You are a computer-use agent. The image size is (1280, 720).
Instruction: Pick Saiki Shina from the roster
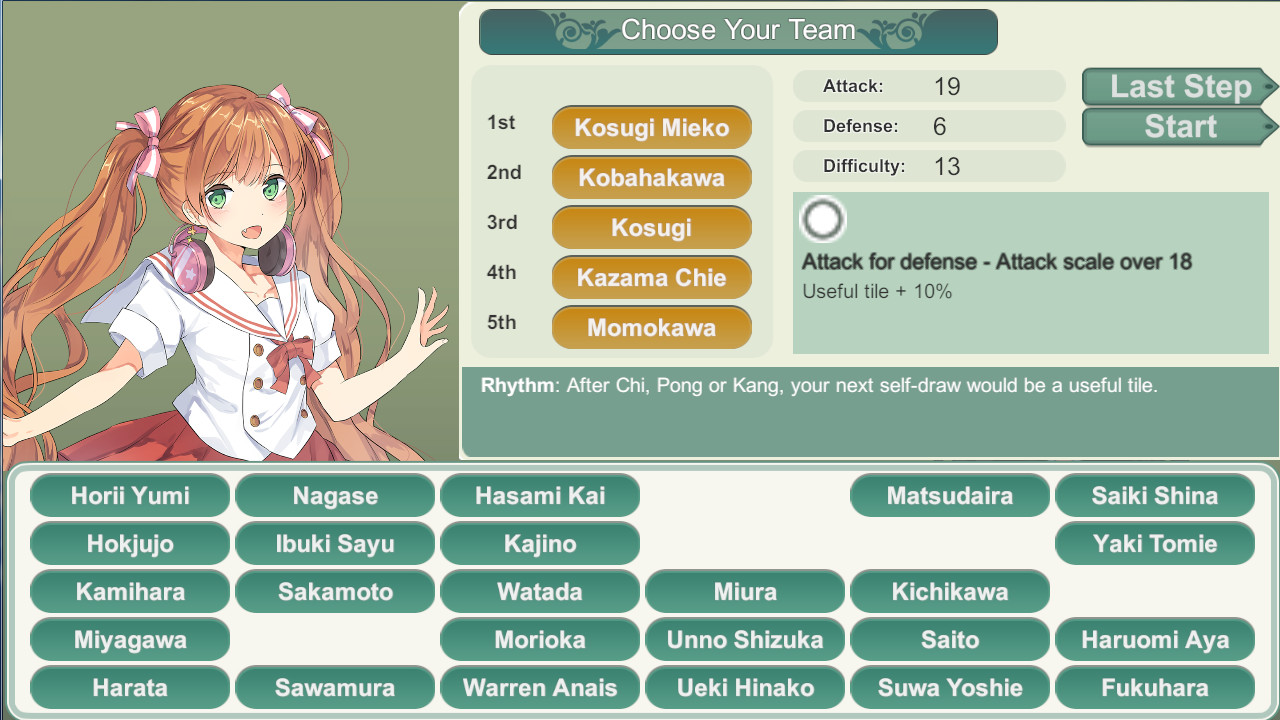point(1155,495)
